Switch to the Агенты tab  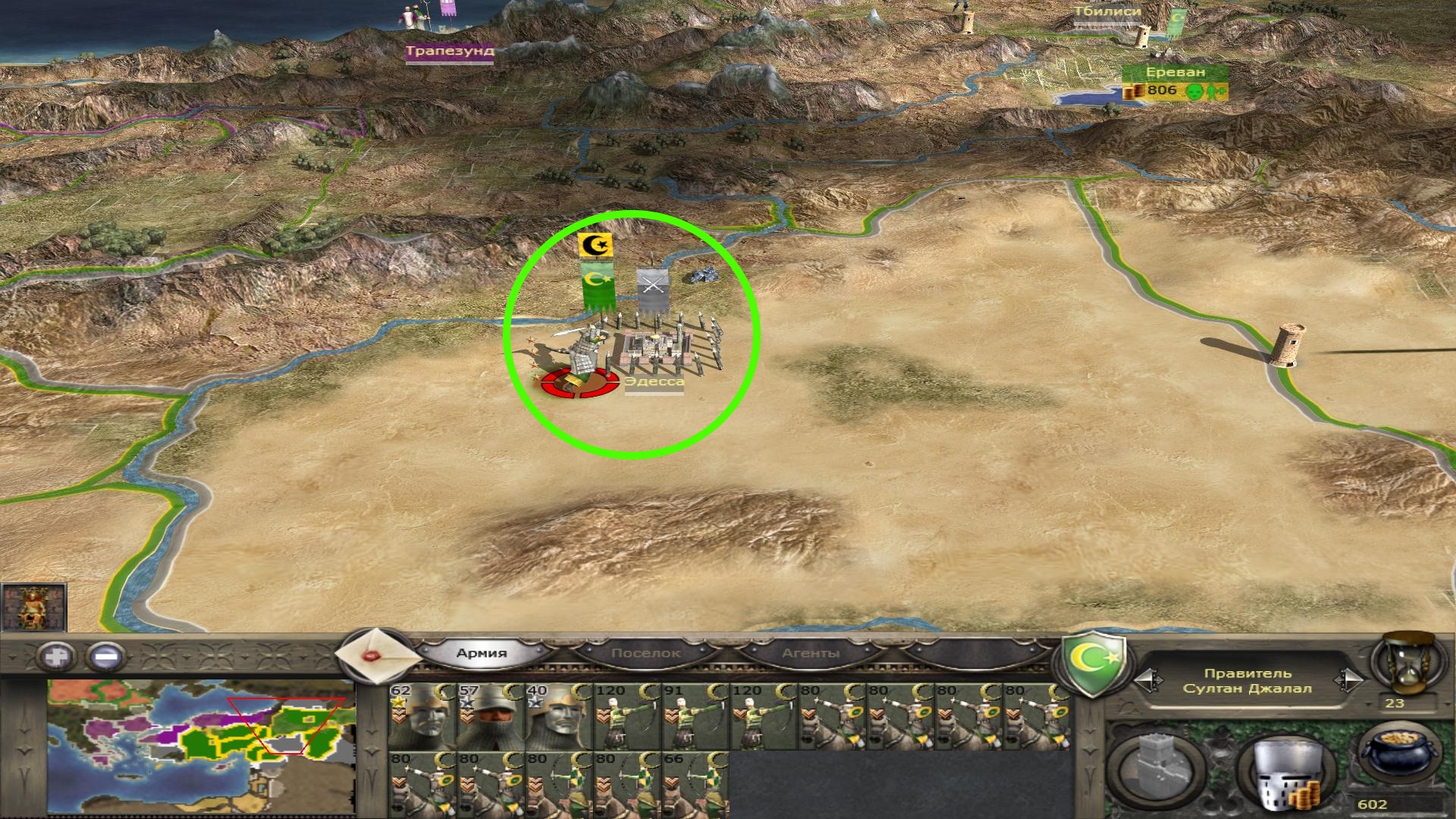tap(811, 653)
